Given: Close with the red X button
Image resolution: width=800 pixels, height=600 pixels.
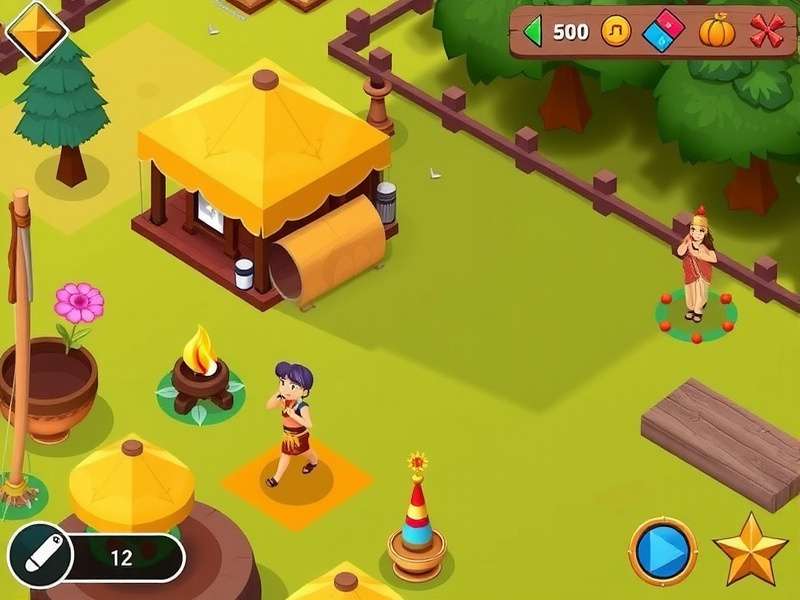Looking at the screenshot, I should point(767,31).
